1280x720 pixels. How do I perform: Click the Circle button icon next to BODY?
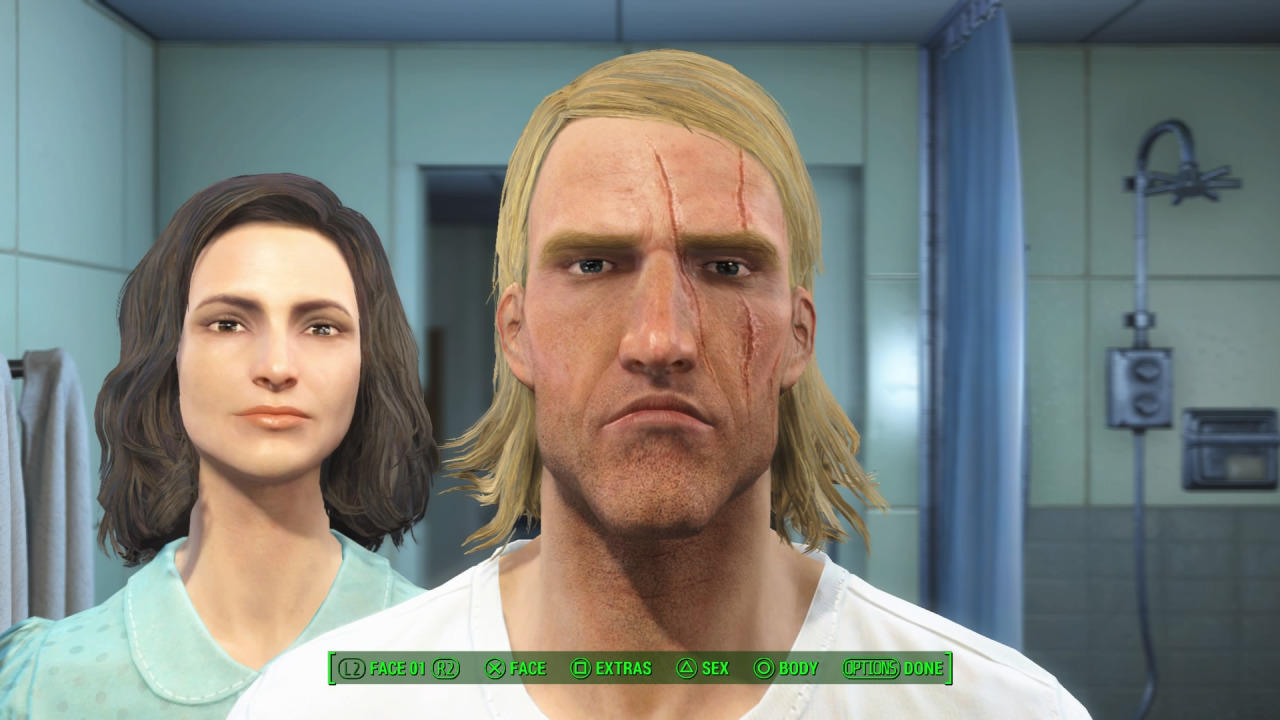point(764,668)
